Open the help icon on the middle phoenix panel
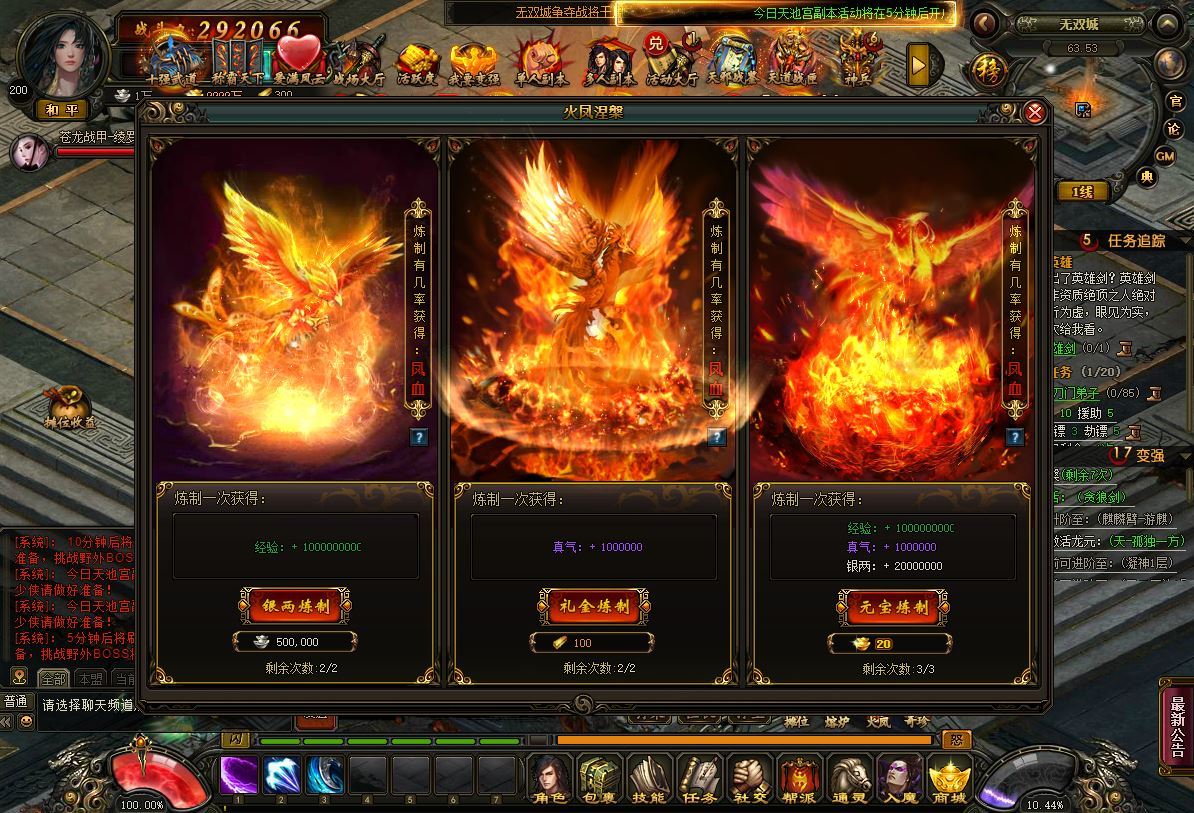 click(x=716, y=437)
